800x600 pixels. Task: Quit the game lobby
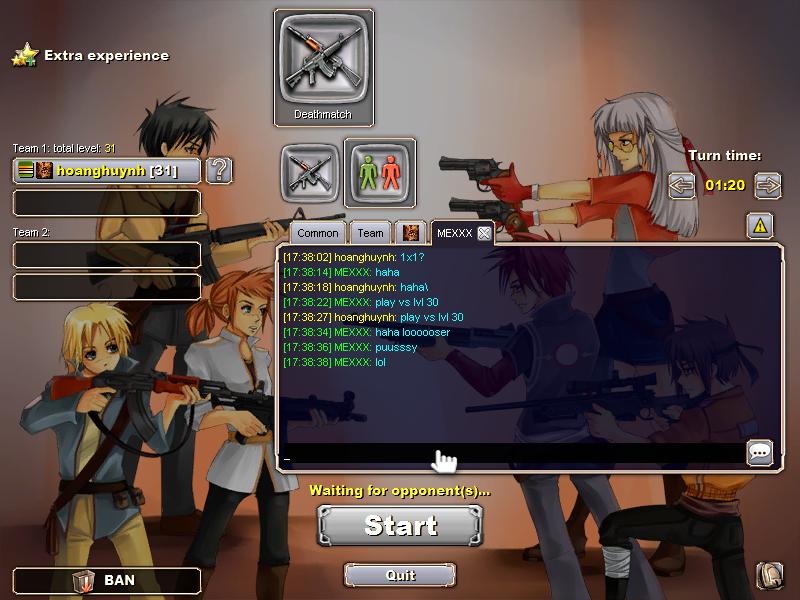pyautogui.click(x=400, y=575)
